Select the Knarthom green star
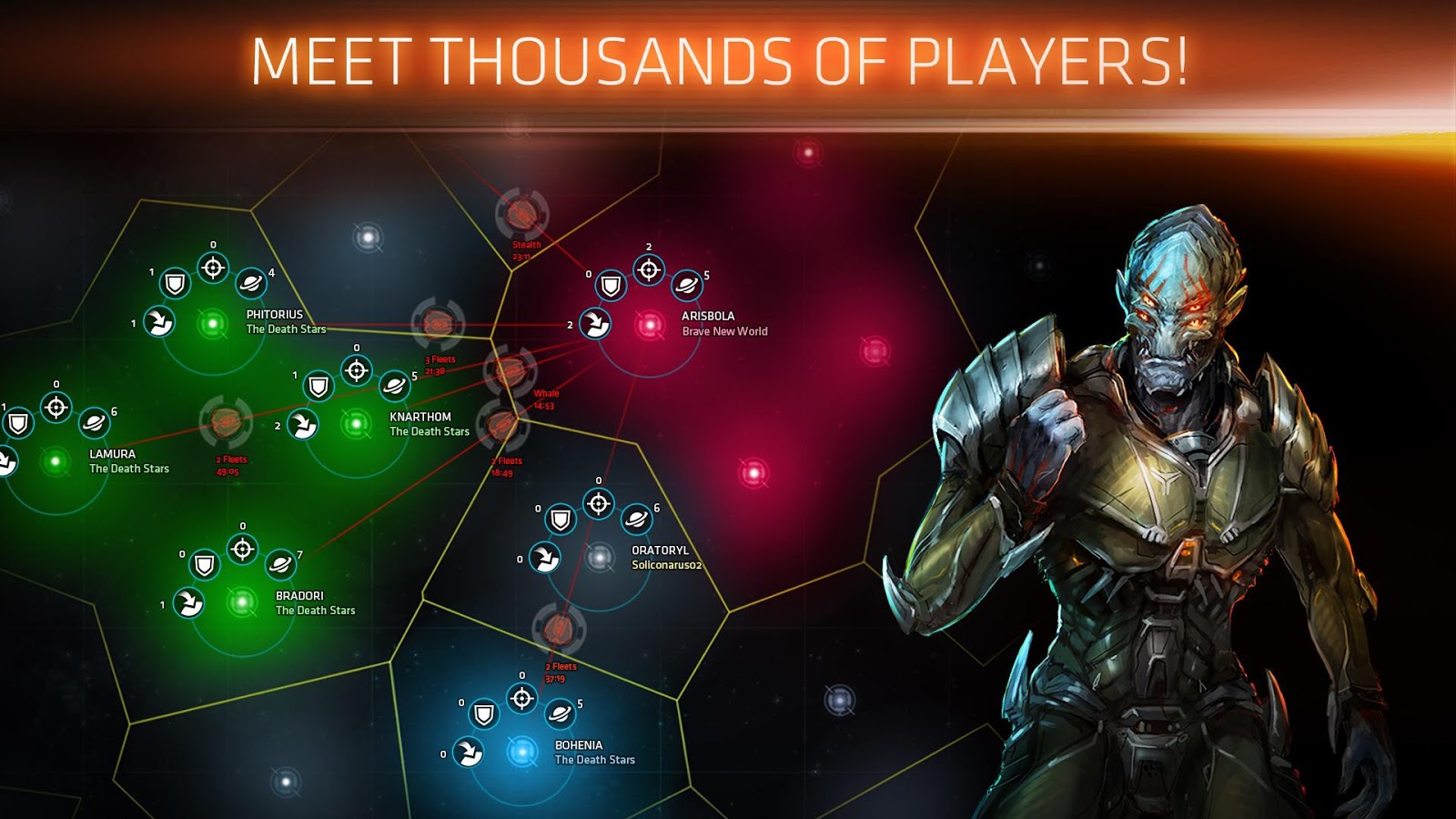1456x819 pixels. 357,423
